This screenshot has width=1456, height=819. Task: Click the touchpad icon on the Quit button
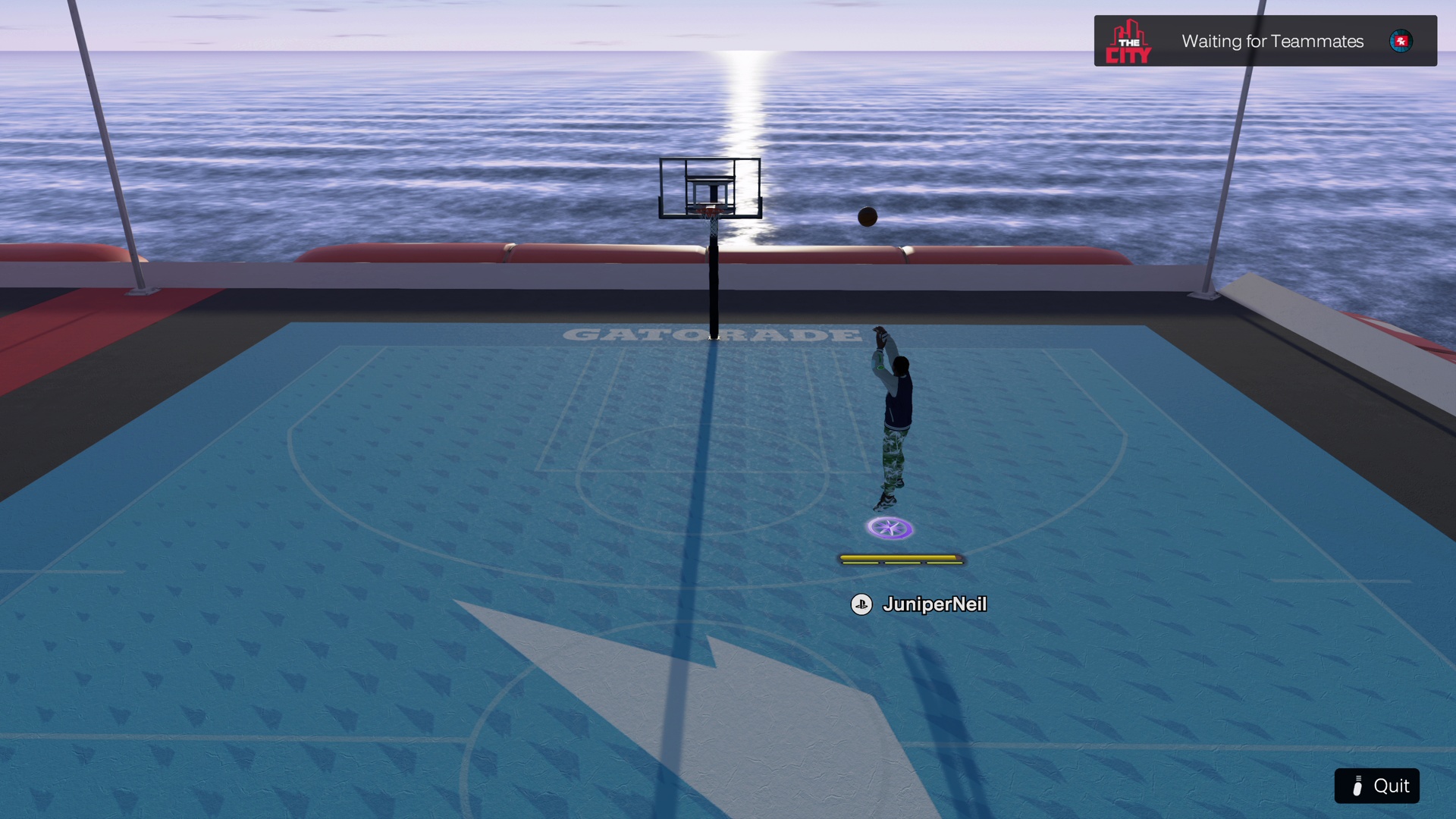coord(1358,786)
